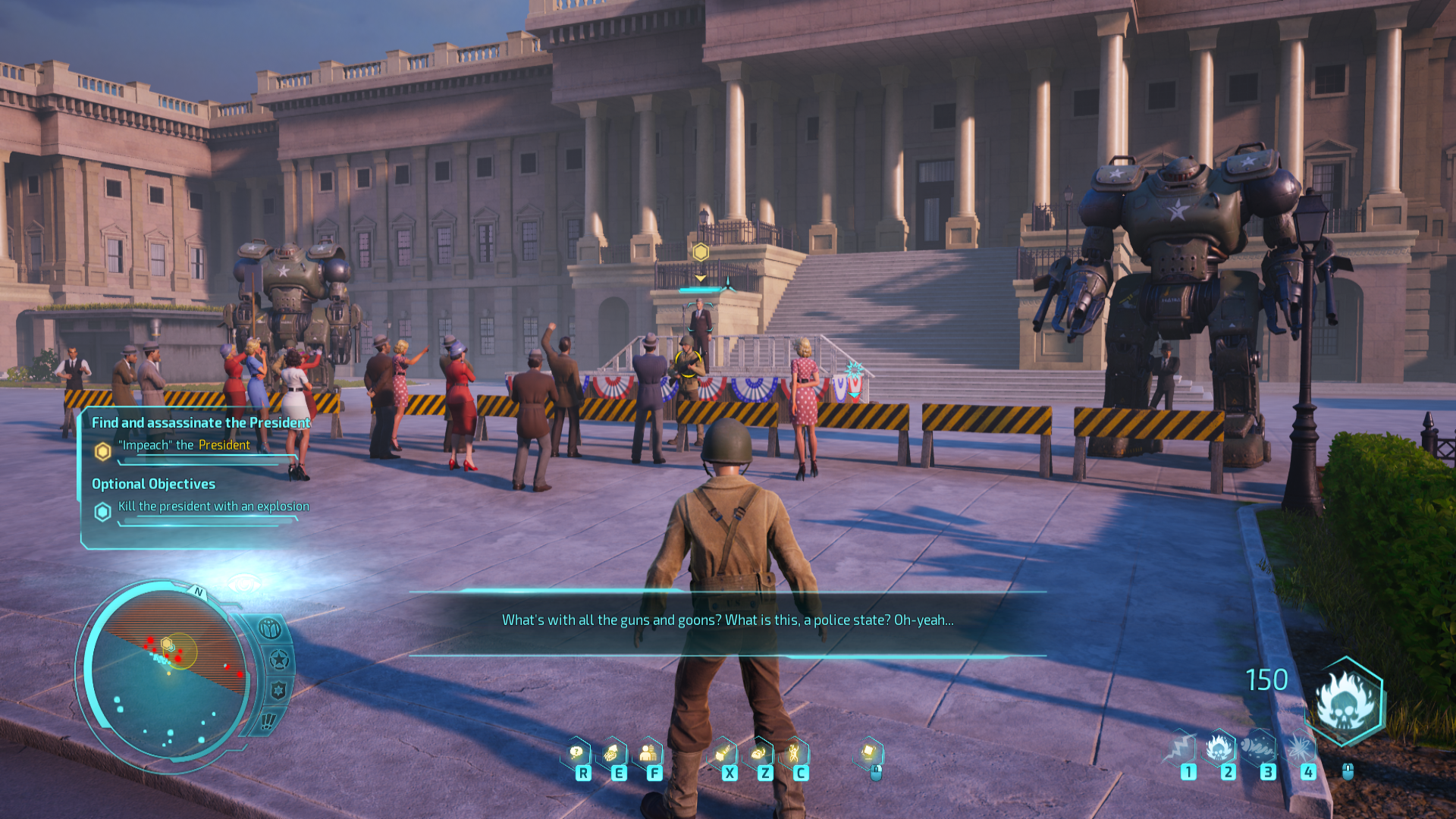The image size is (1456, 819).
Task: Click the triple exclamation alert icon
Action: [268, 721]
